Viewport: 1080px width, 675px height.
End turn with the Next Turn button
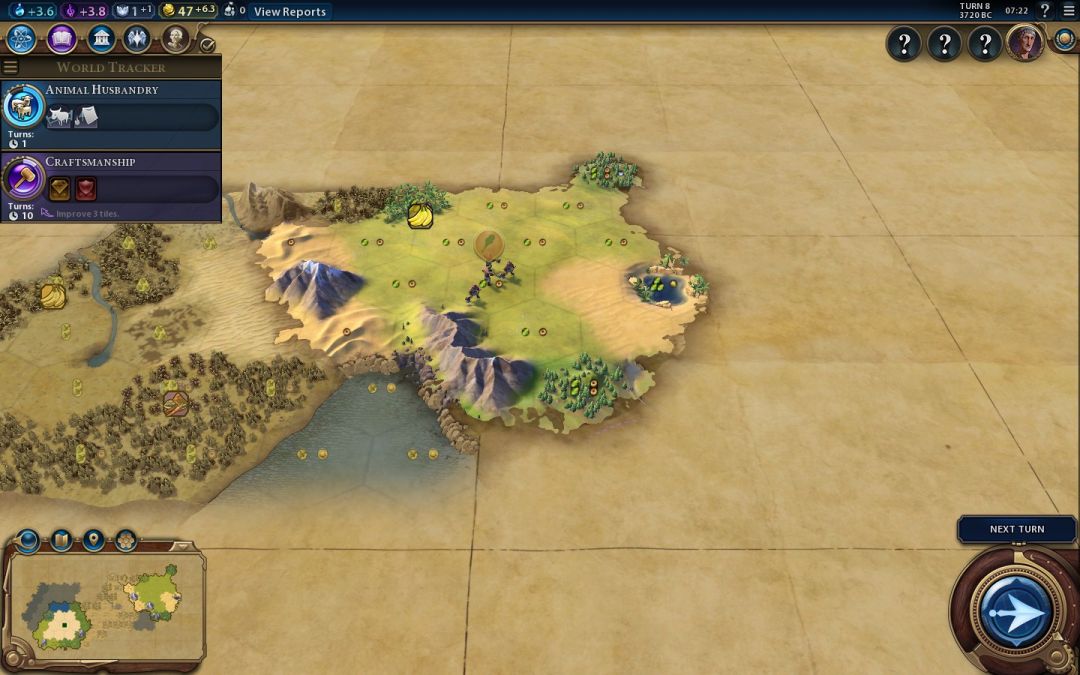(1016, 529)
